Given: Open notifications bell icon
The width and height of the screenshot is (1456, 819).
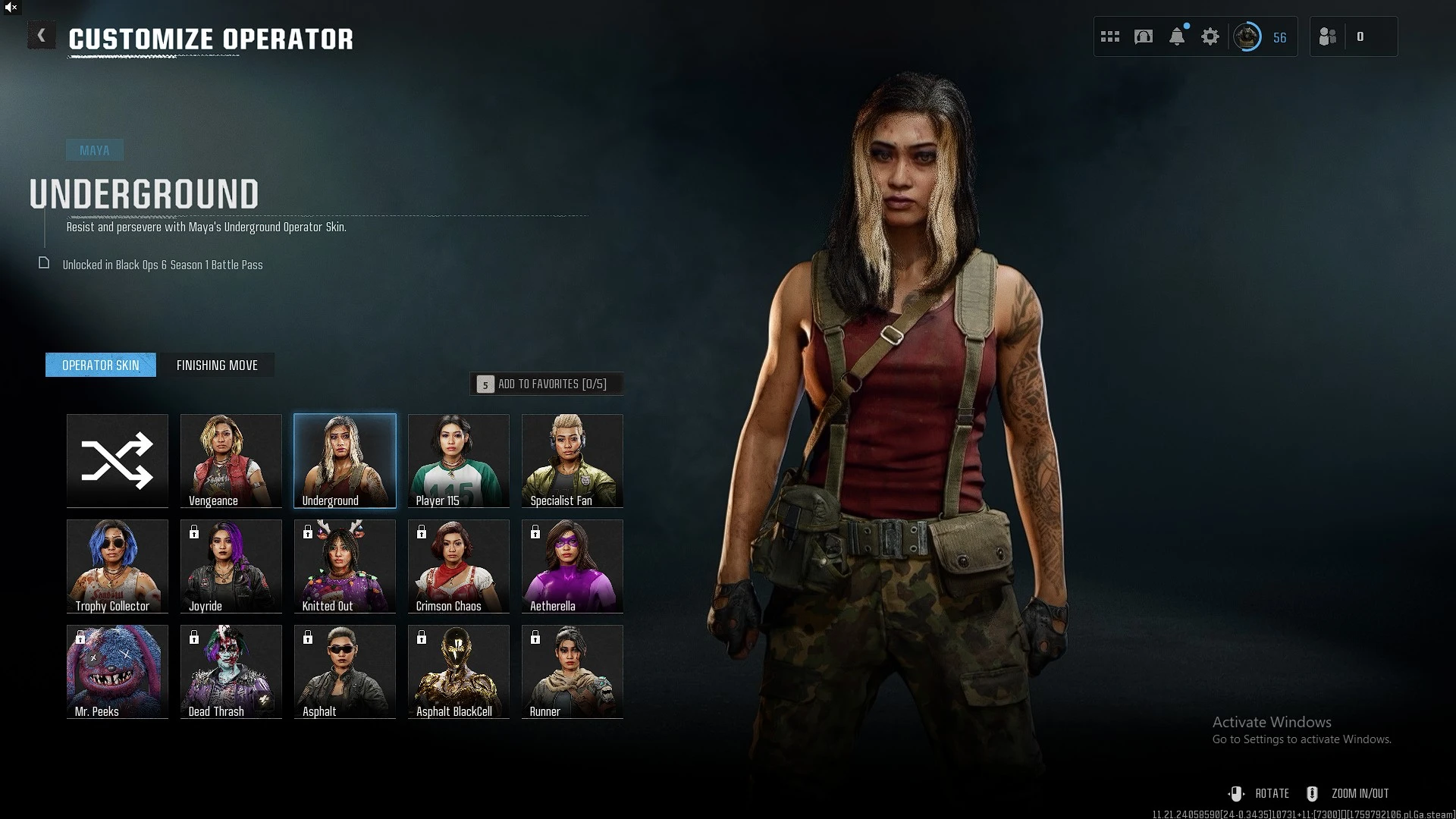Looking at the screenshot, I should [1177, 36].
